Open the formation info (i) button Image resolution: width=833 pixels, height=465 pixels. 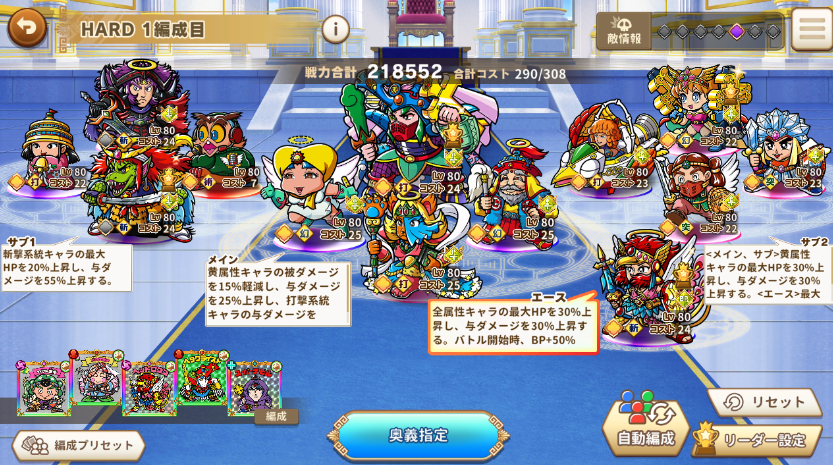tap(336, 29)
